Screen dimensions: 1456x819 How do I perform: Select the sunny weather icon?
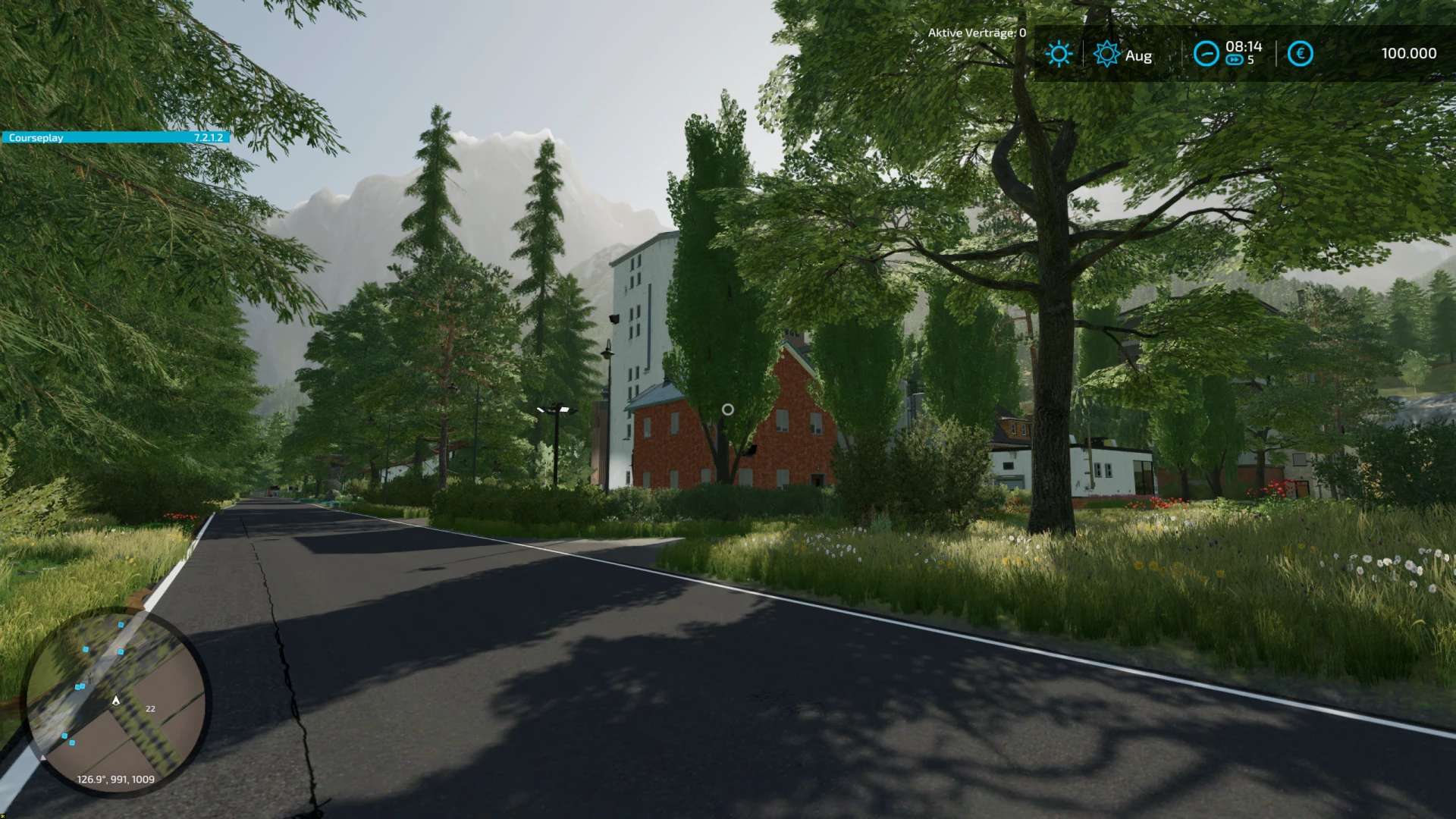[x=1059, y=54]
